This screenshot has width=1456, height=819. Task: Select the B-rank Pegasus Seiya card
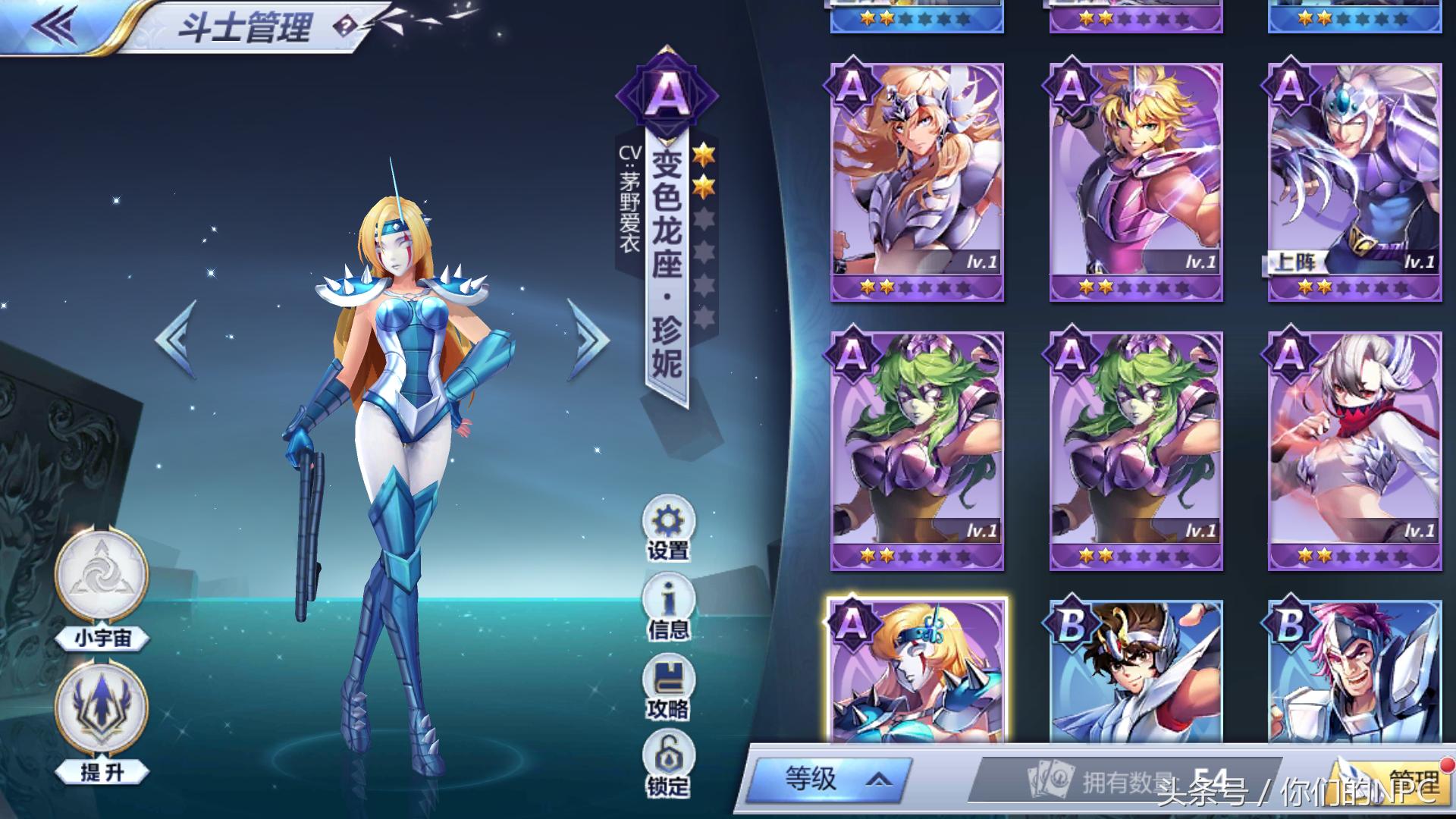coord(1135,671)
